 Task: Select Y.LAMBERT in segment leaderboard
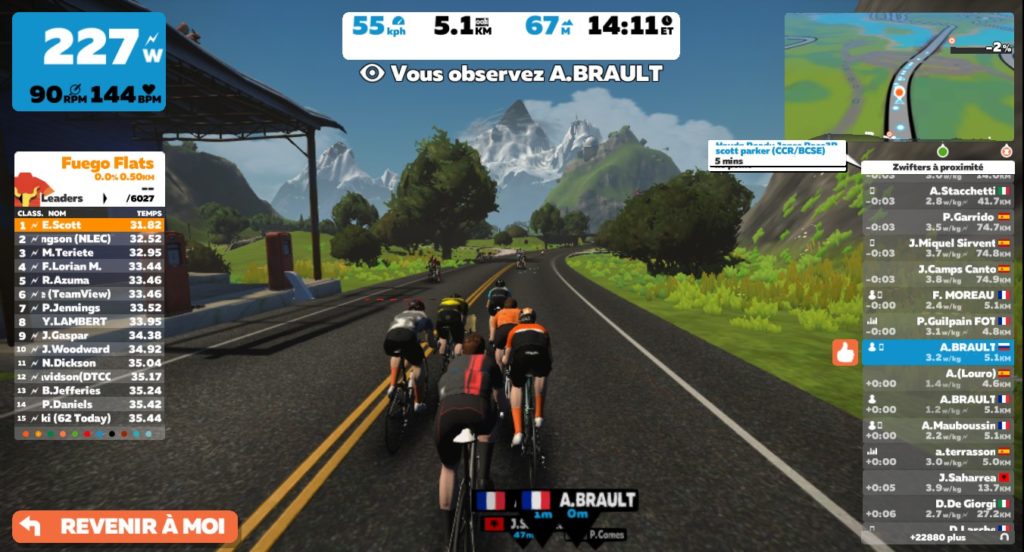pos(89,321)
